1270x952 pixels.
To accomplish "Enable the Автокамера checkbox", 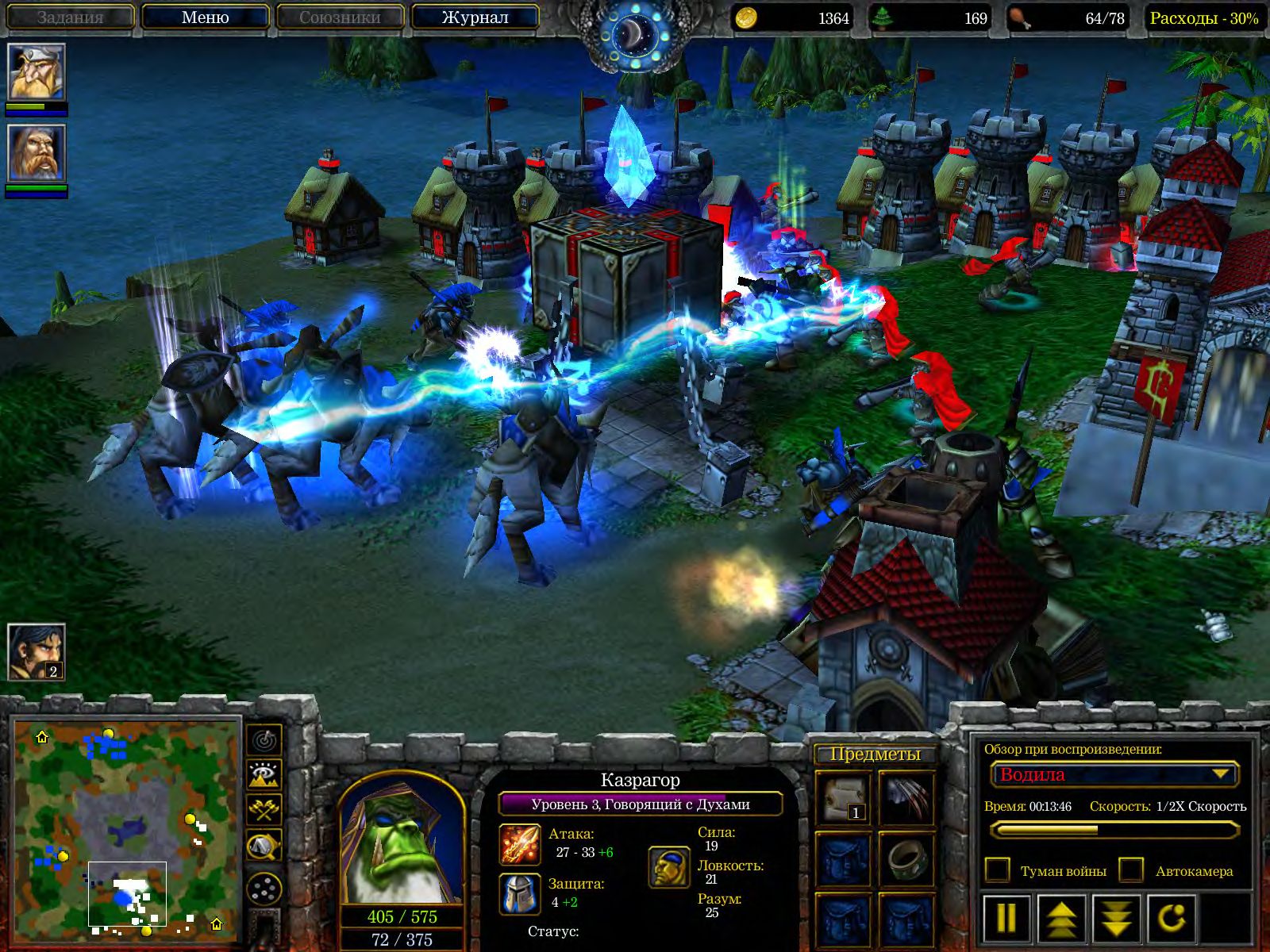I will tap(1131, 870).
